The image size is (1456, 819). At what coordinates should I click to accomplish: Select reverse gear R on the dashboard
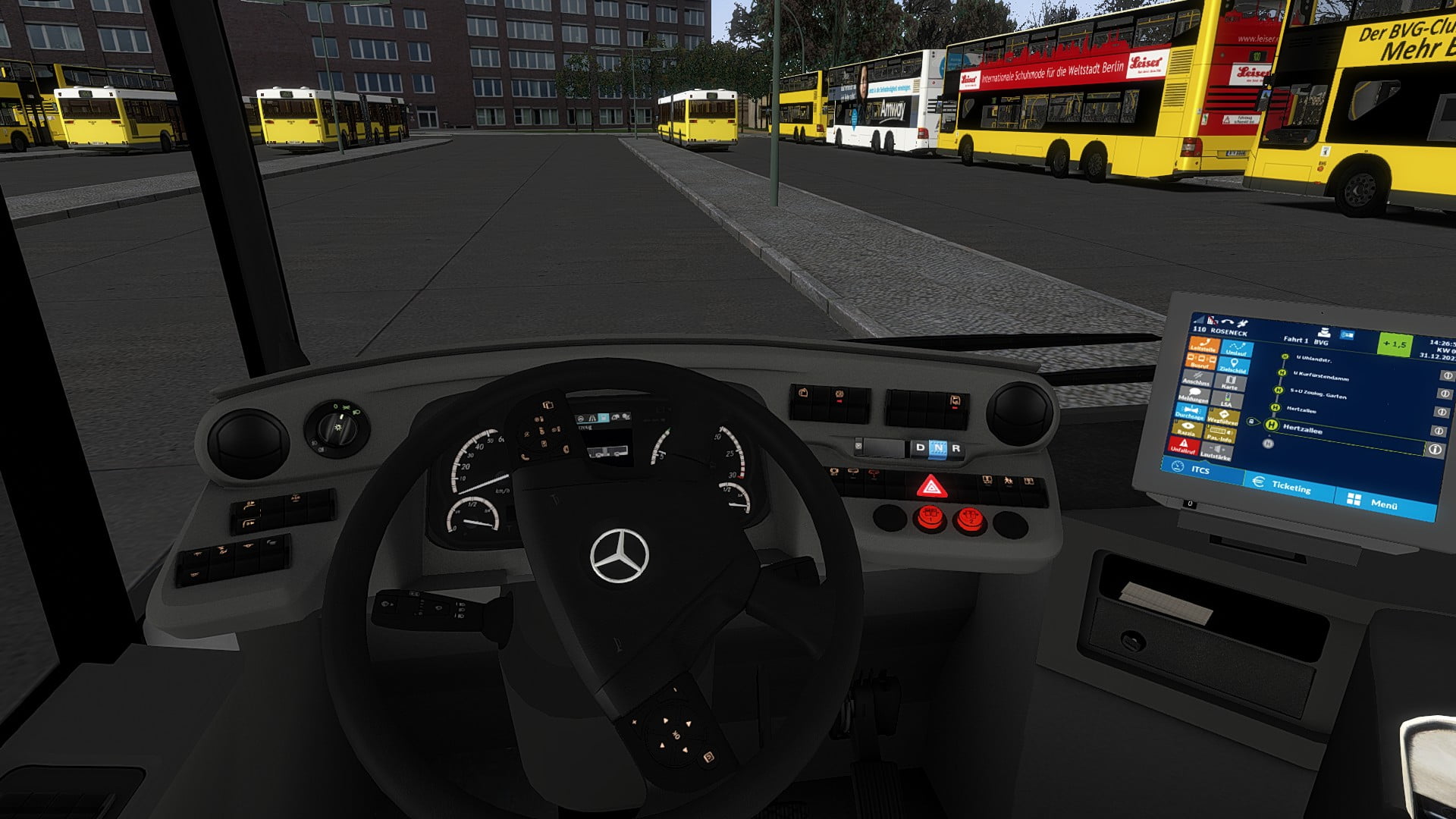(955, 448)
